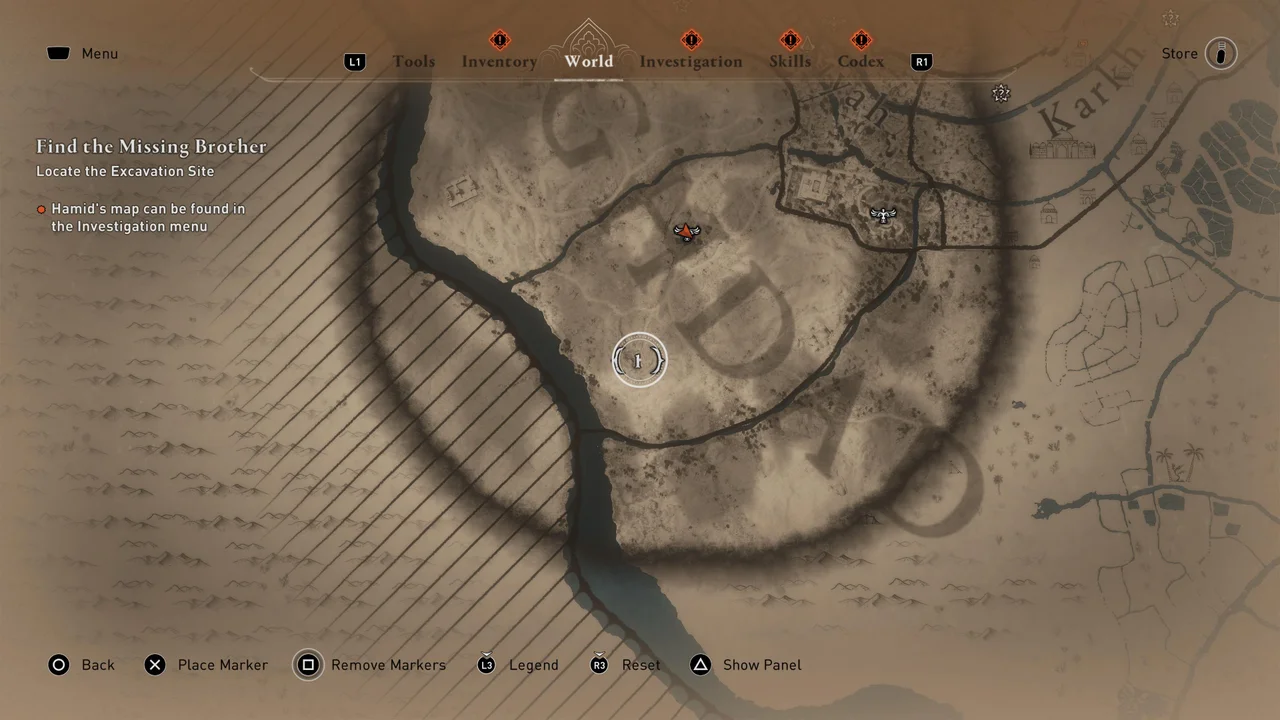
Task: Switch to the Inventory tab
Action: click(x=499, y=62)
